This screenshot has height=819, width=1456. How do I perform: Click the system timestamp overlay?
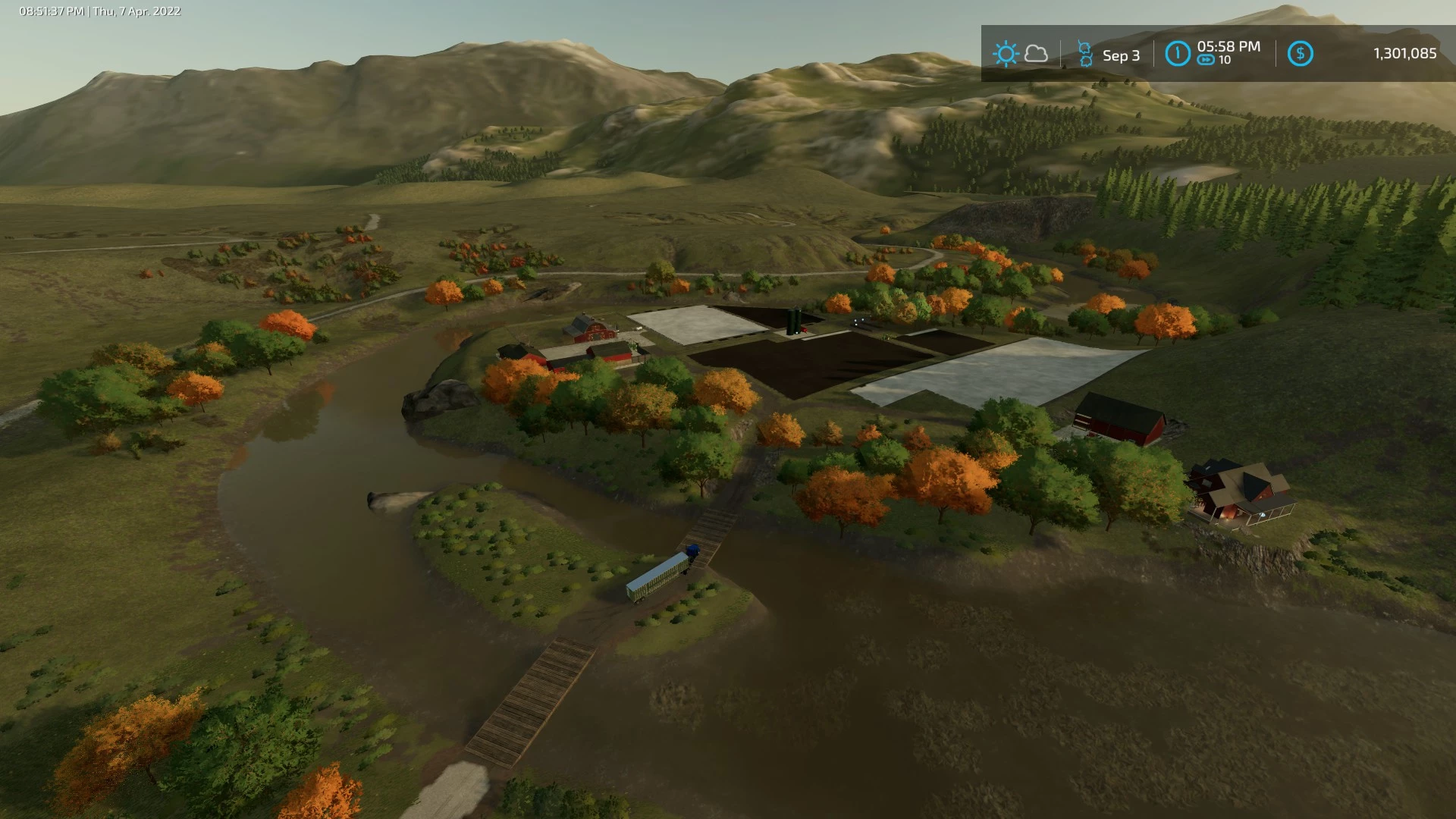98,11
